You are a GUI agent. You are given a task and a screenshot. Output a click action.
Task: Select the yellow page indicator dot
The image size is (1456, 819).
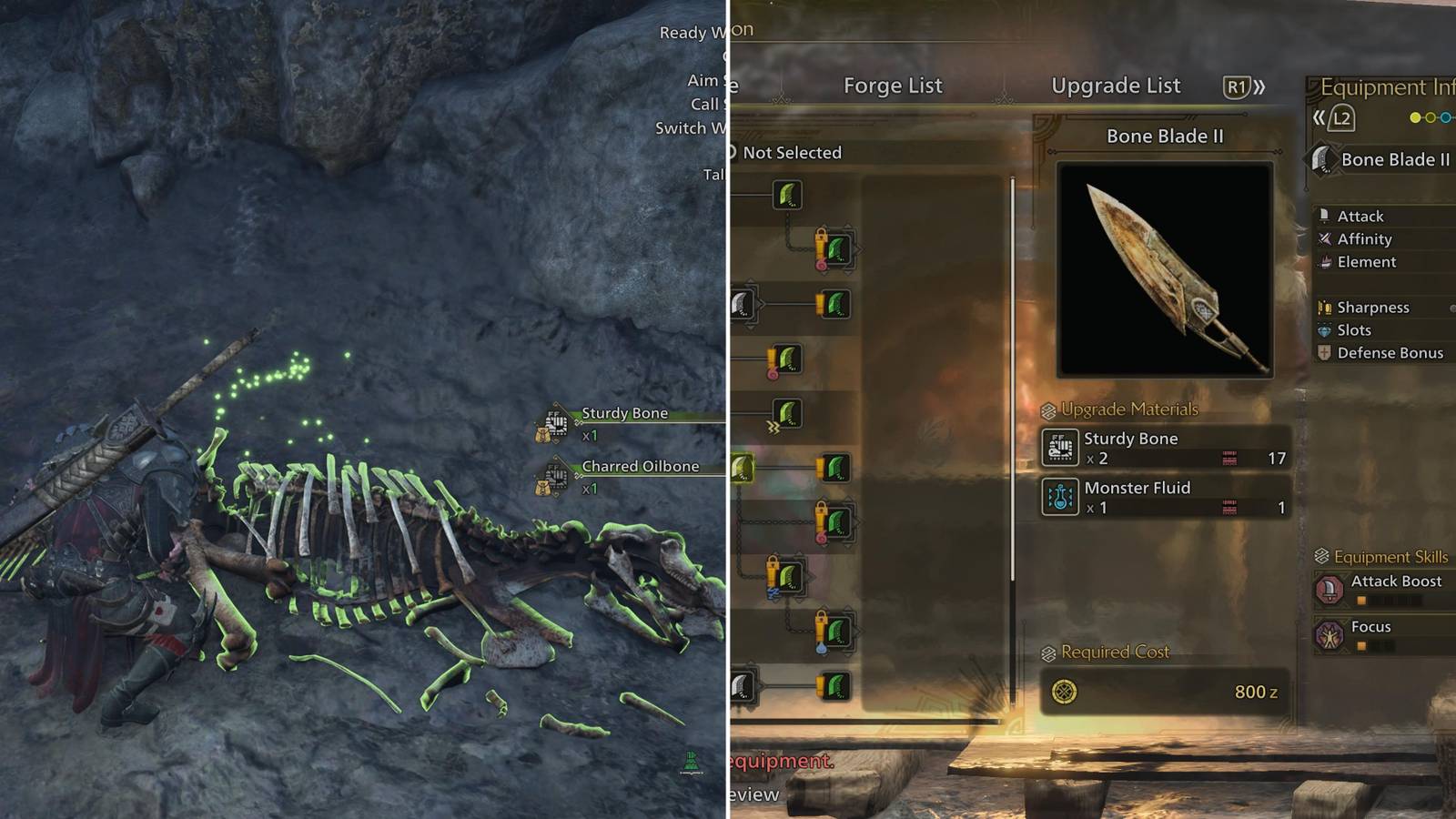click(1415, 116)
